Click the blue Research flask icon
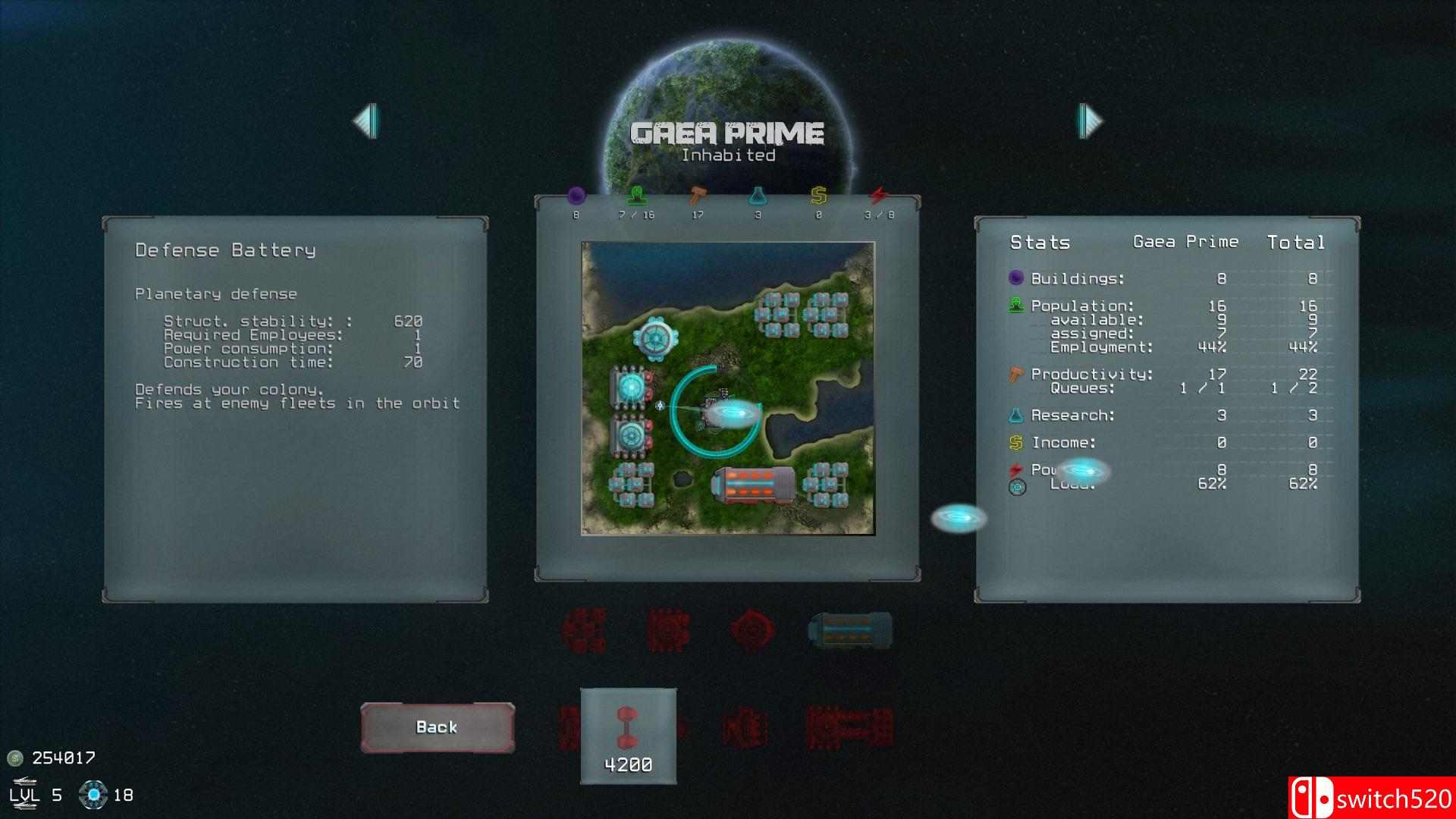 pos(758,195)
